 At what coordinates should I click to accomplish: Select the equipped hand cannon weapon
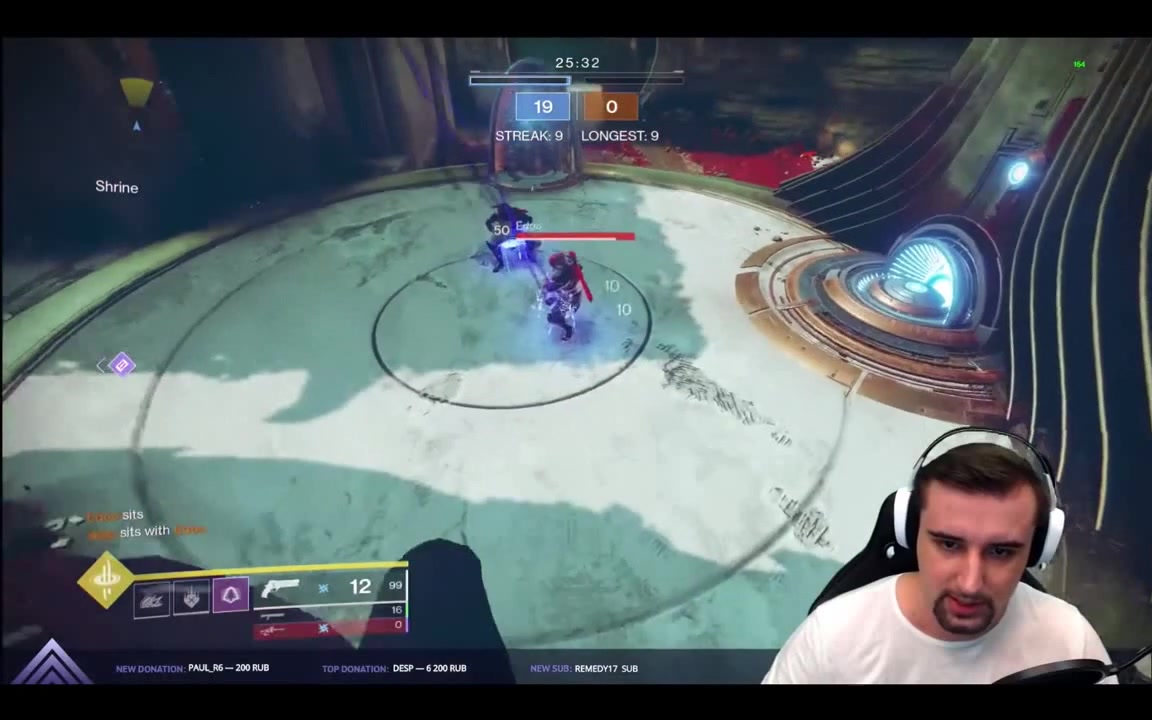tap(280, 589)
